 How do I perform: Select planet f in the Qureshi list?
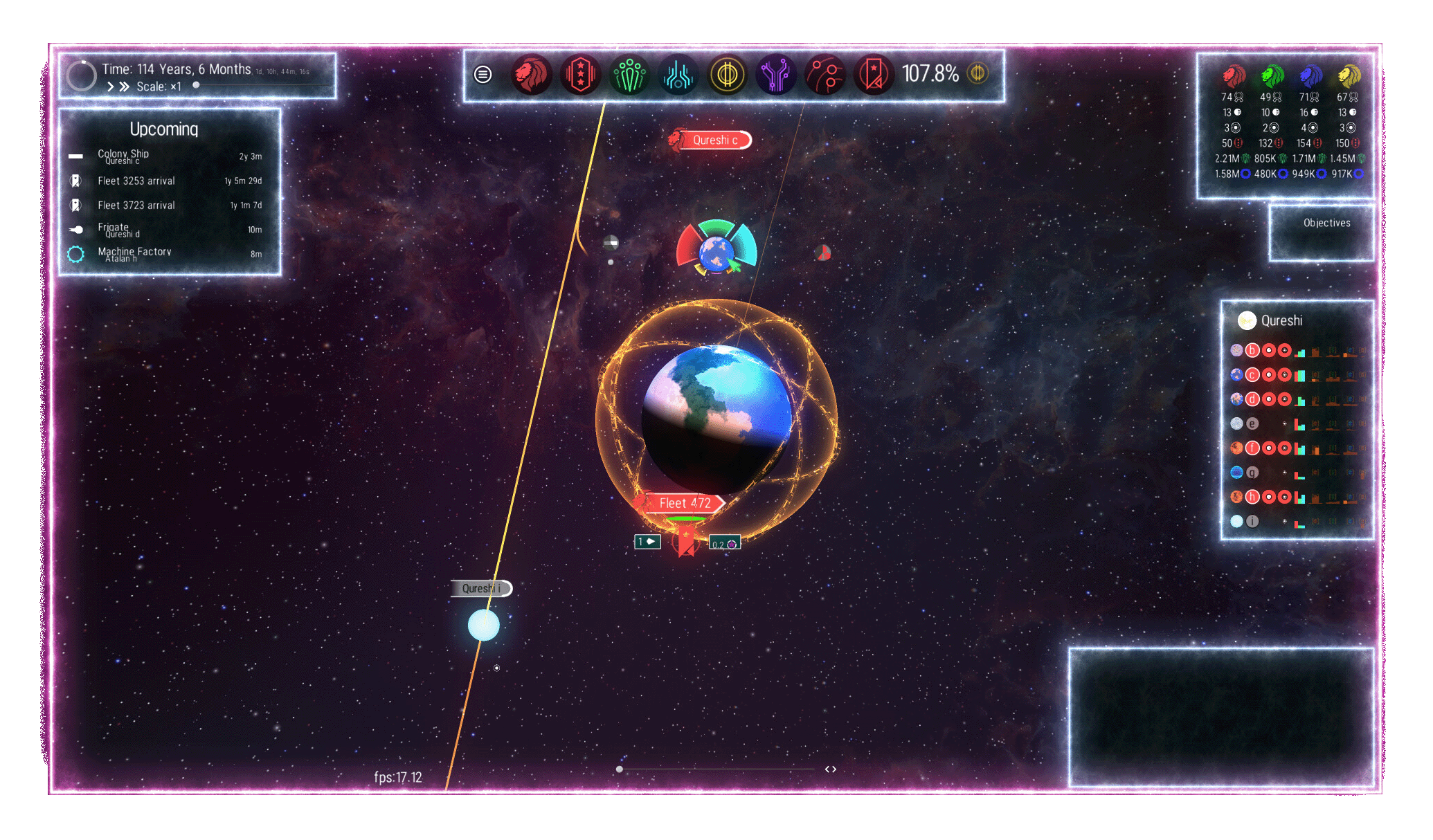tap(1252, 448)
